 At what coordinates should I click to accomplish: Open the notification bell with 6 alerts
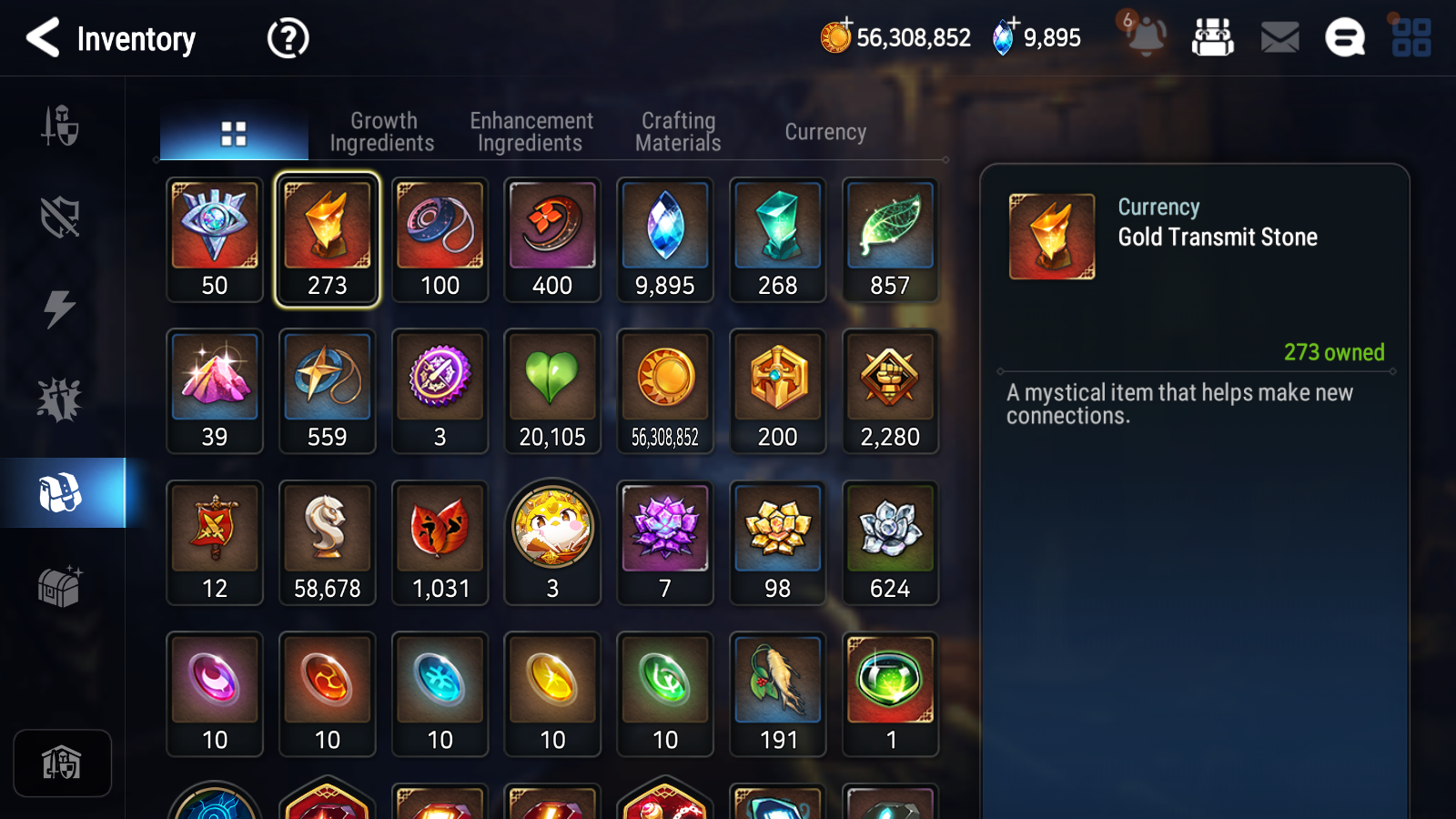1145,38
